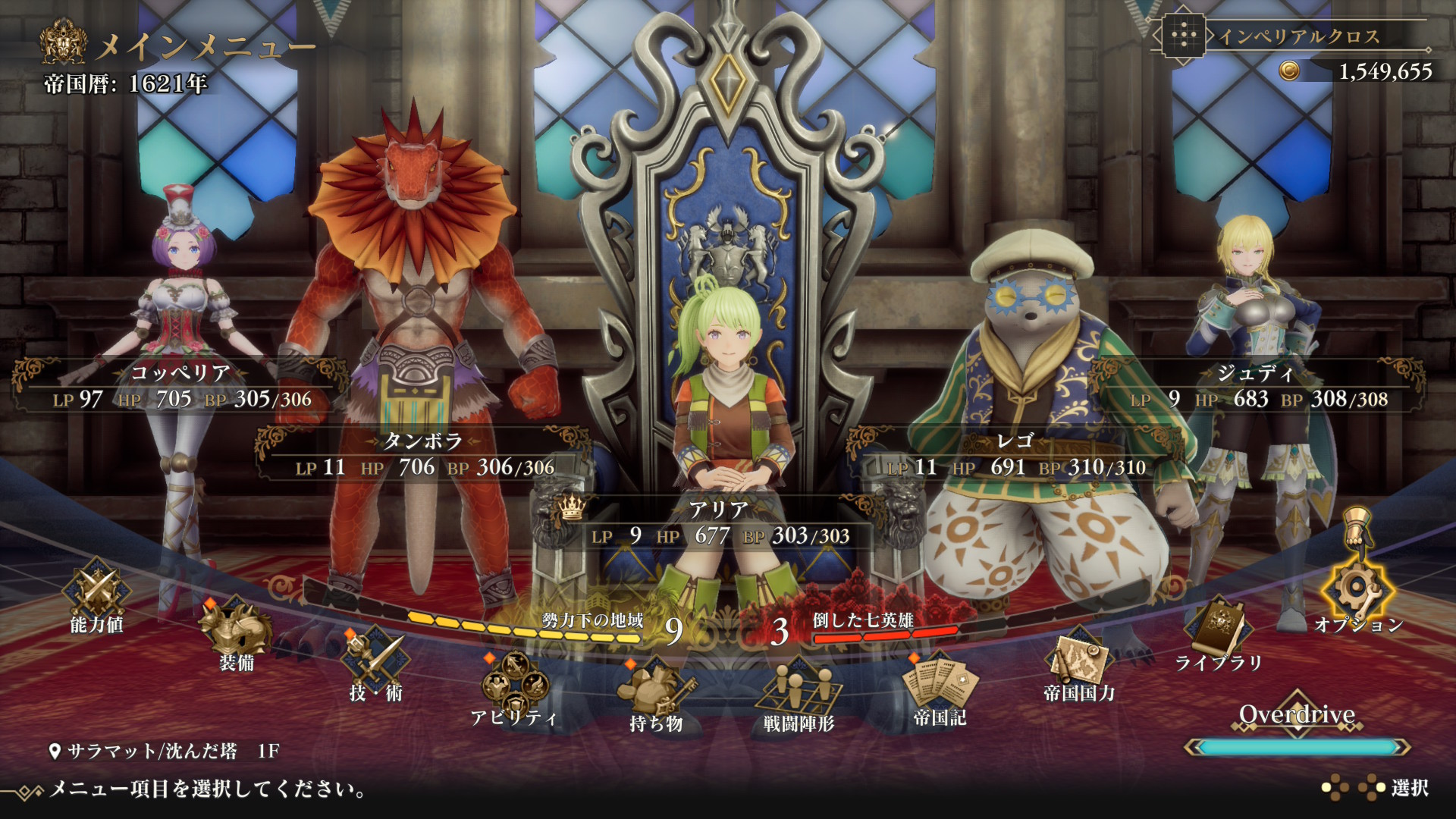
Task: Select party member レゴ status panel
Action: pos(1015,455)
